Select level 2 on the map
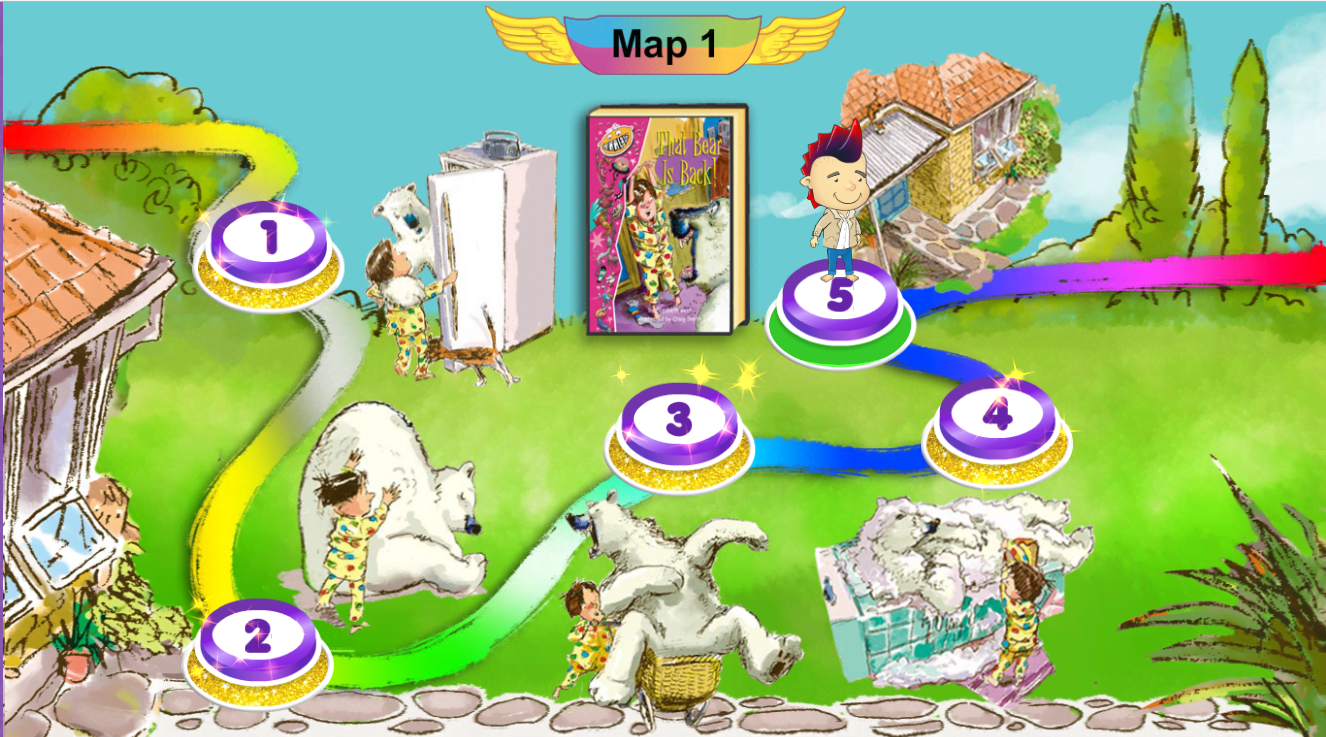 pyautogui.click(x=258, y=634)
